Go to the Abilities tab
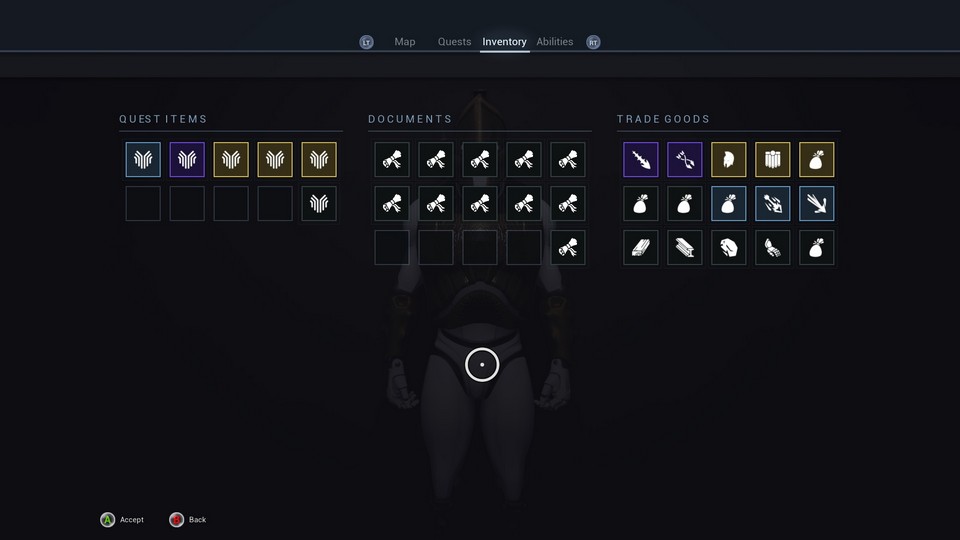This screenshot has height=540, width=960. [x=555, y=42]
